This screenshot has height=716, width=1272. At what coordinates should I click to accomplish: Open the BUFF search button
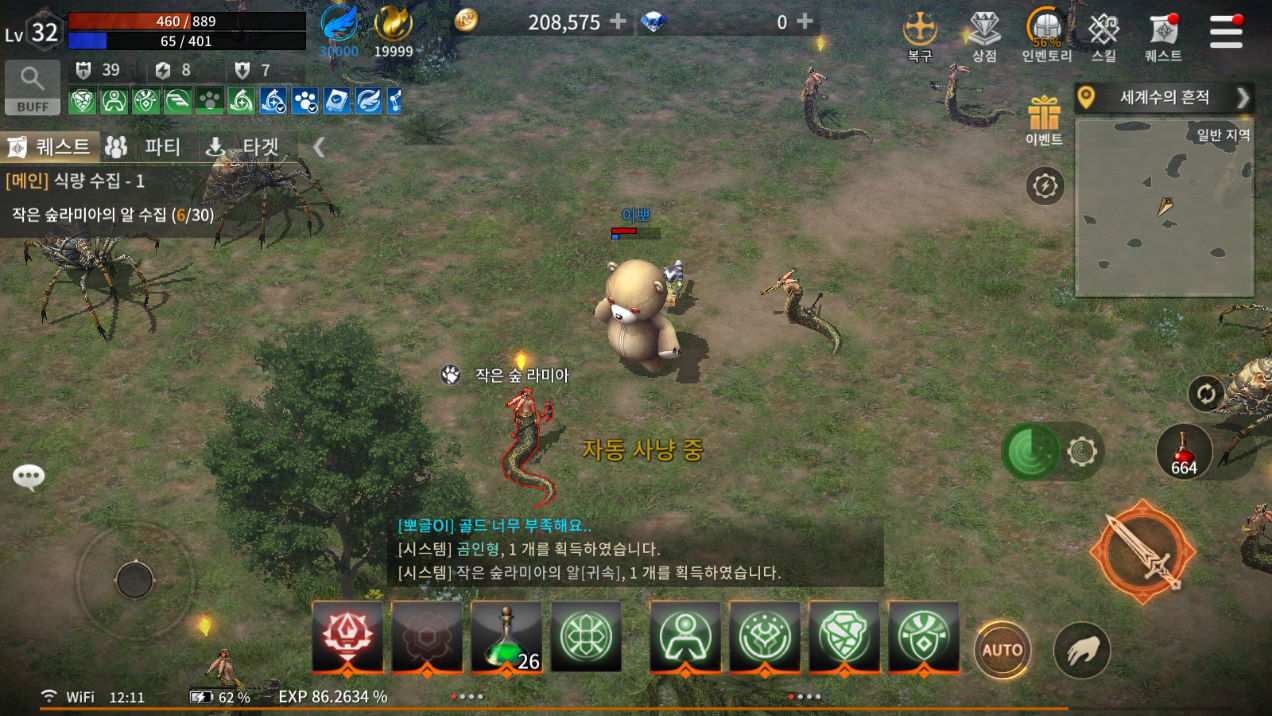pyautogui.click(x=32, y=87)
